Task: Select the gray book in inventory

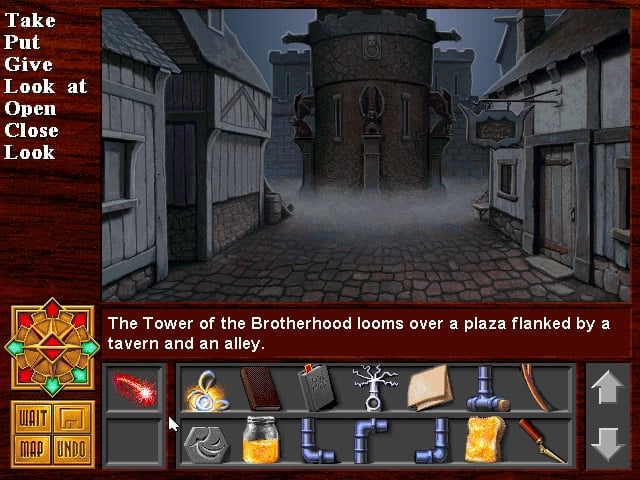Action: click(x=315, y=387)
